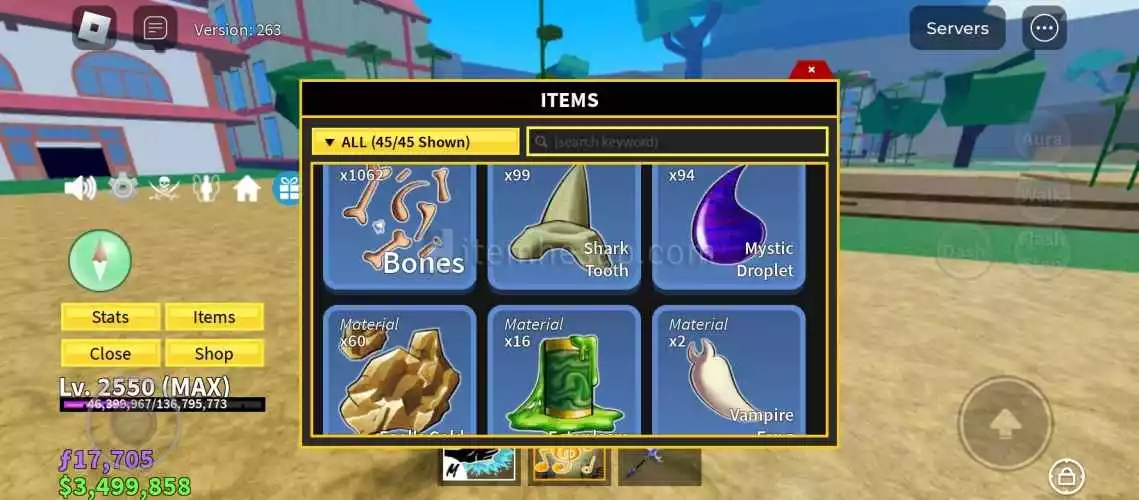Select the Mystic Droplet item

tap(728, 228)
